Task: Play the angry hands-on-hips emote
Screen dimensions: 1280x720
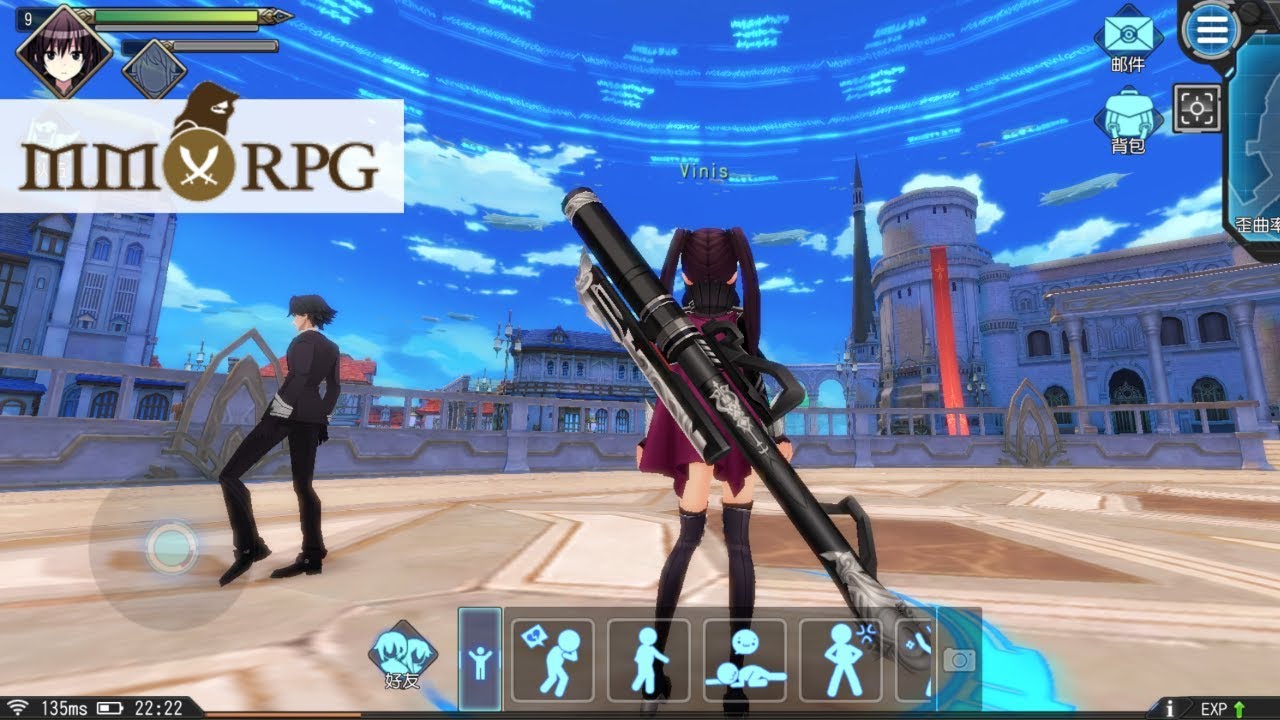Action: click(840, 660)
